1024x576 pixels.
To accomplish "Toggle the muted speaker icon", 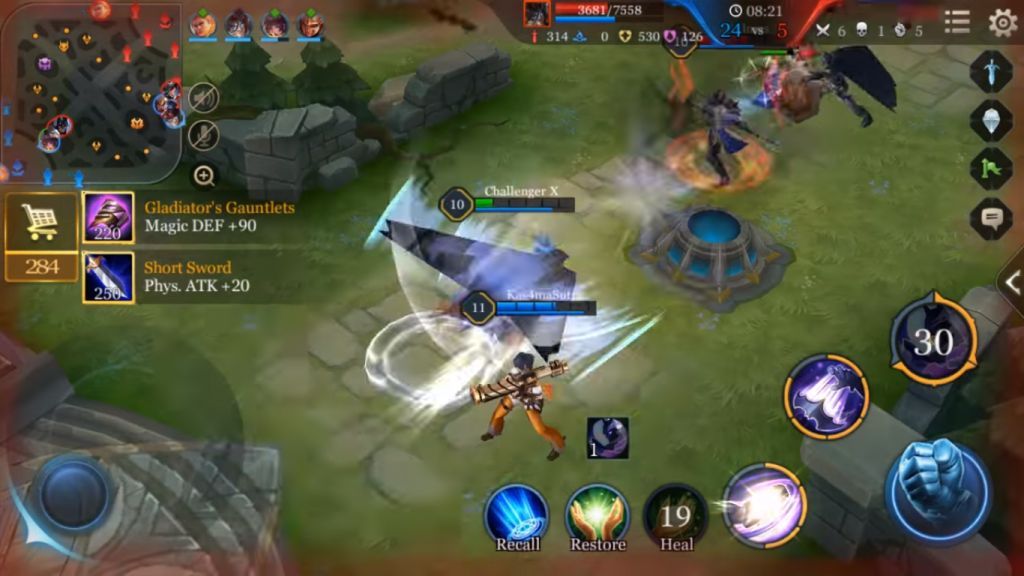I will [204, 97].
